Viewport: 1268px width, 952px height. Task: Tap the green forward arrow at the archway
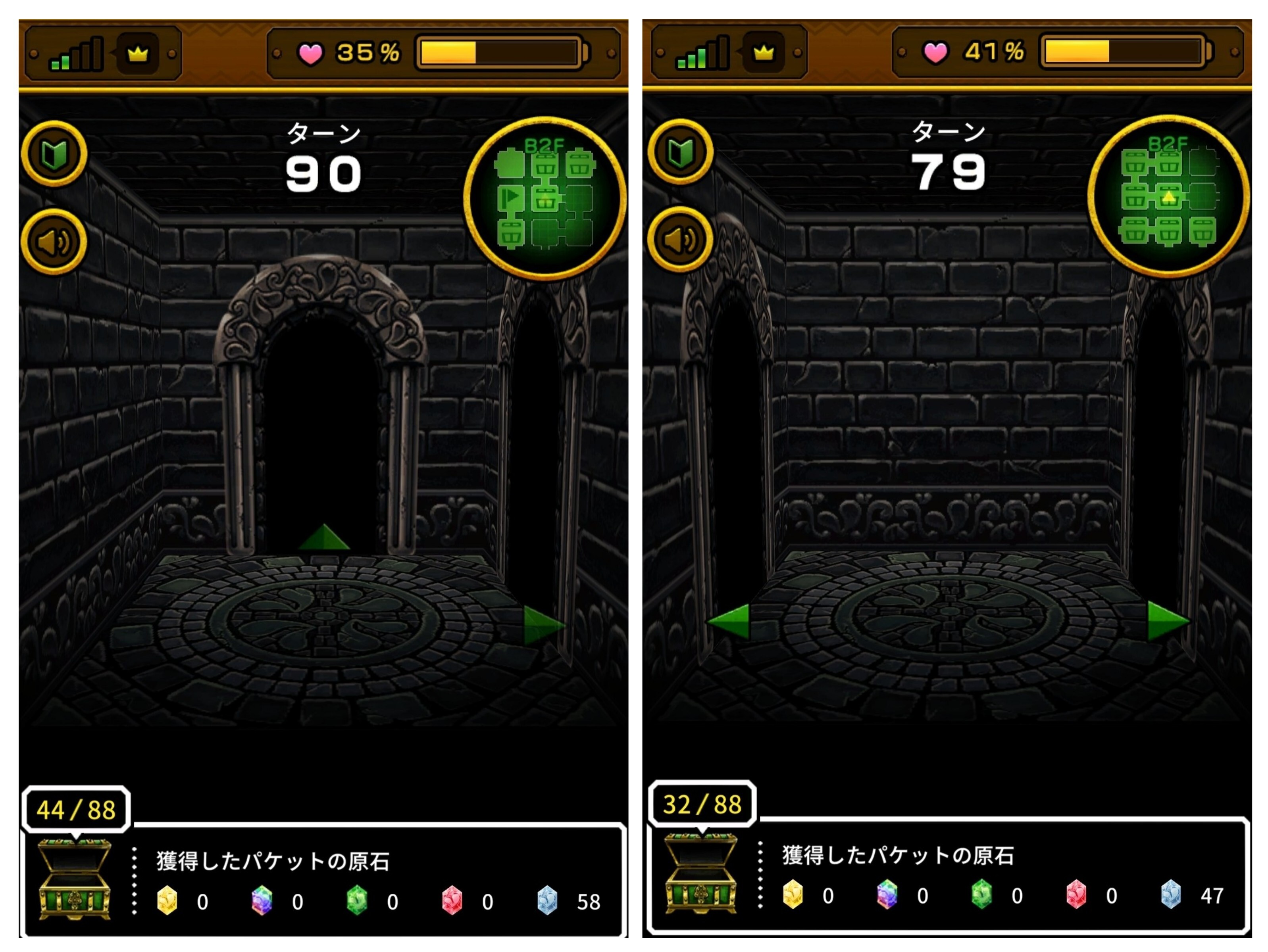[324, 538]
